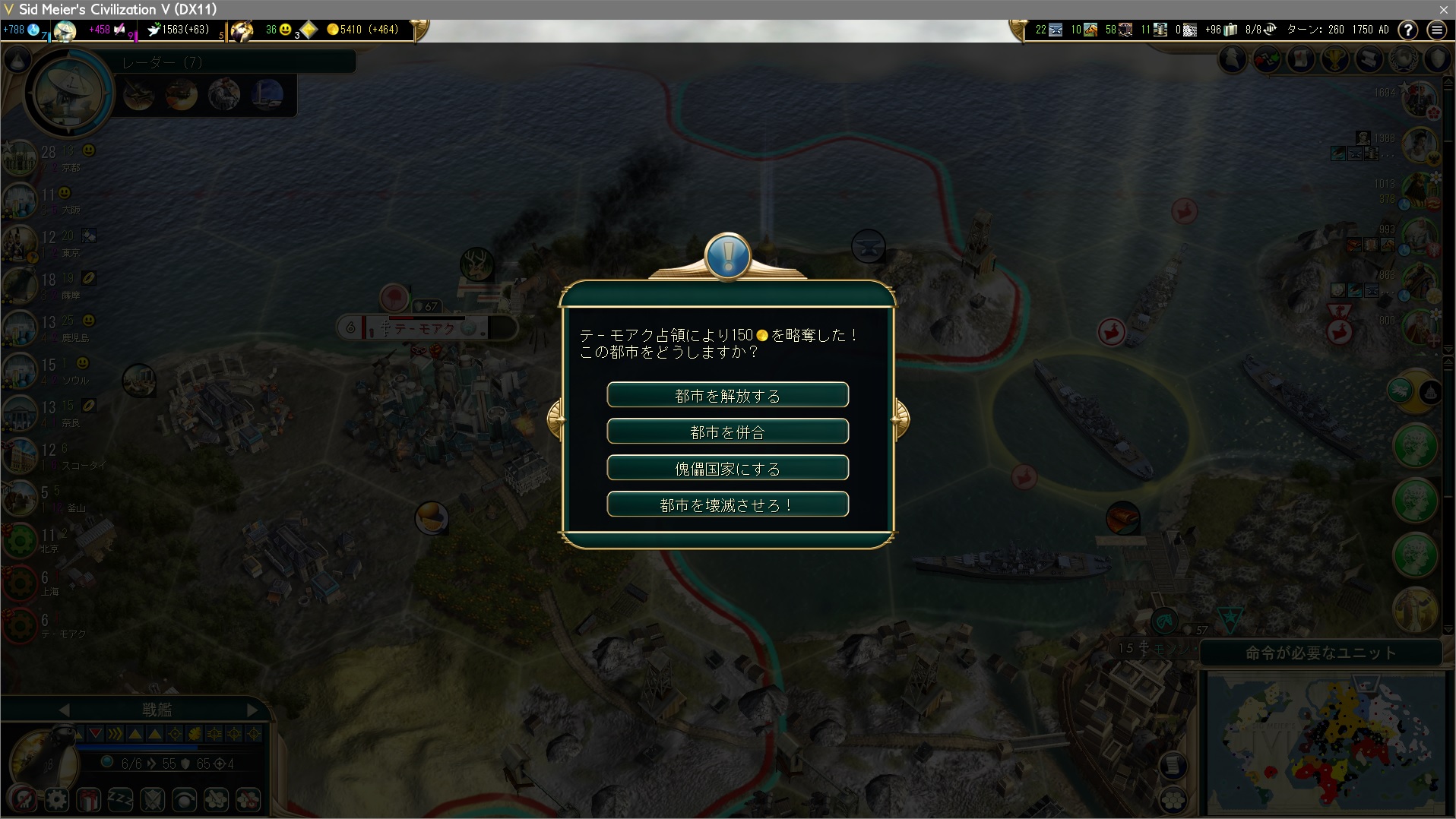The height and width of the screenshot is (819, 1456).
Task: Open the gold trophy victory progress icon
Action: pos(1335,58)
